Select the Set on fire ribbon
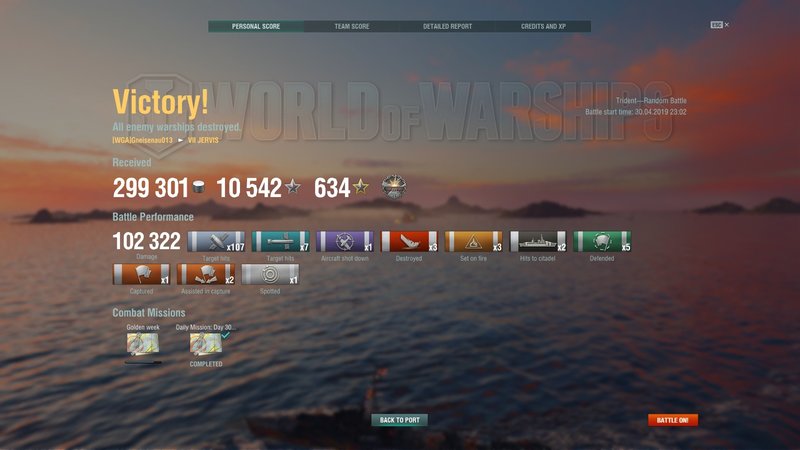 click(473, 241)
